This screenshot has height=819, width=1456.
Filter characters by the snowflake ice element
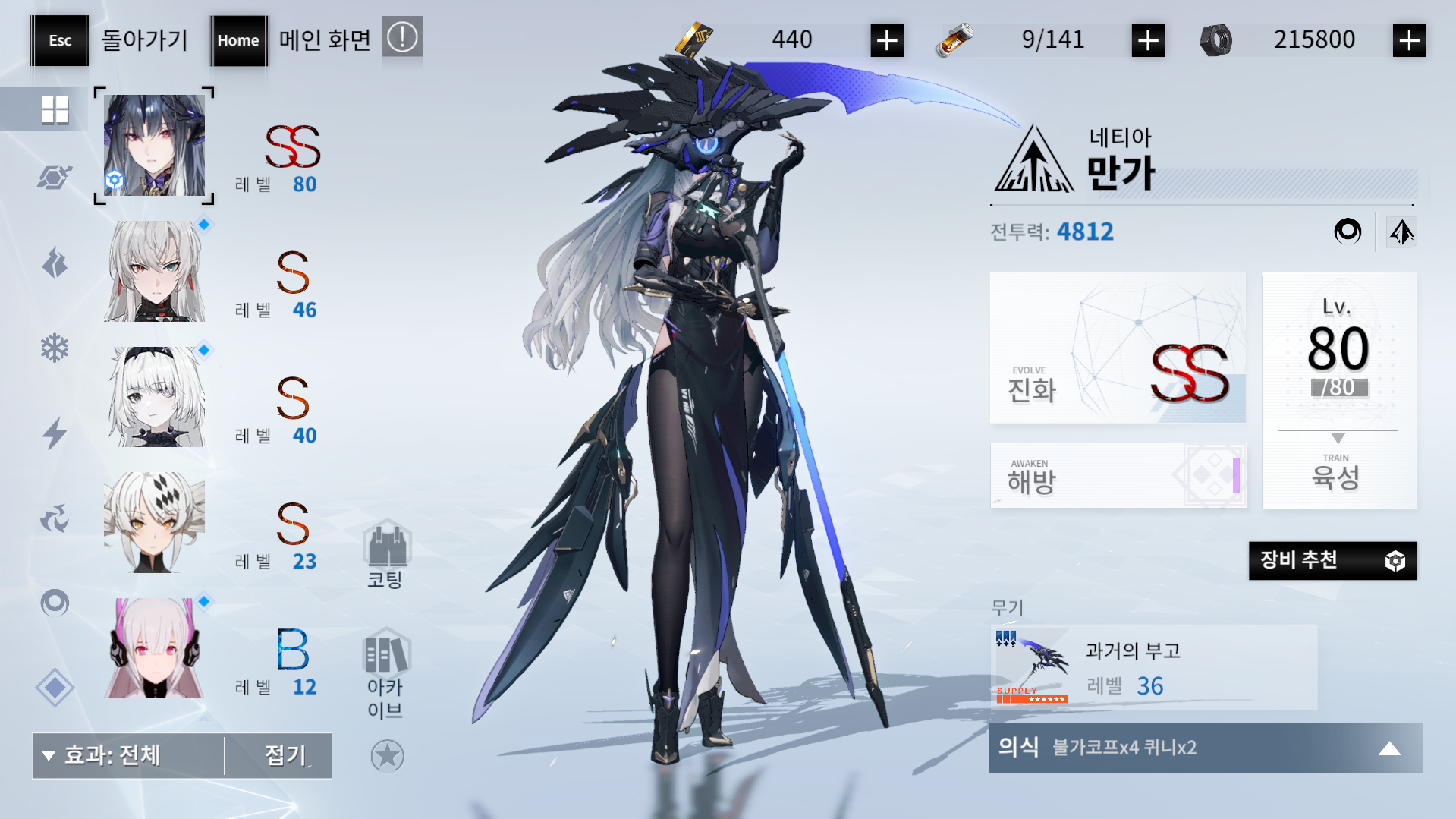click(x=55, y=347)
